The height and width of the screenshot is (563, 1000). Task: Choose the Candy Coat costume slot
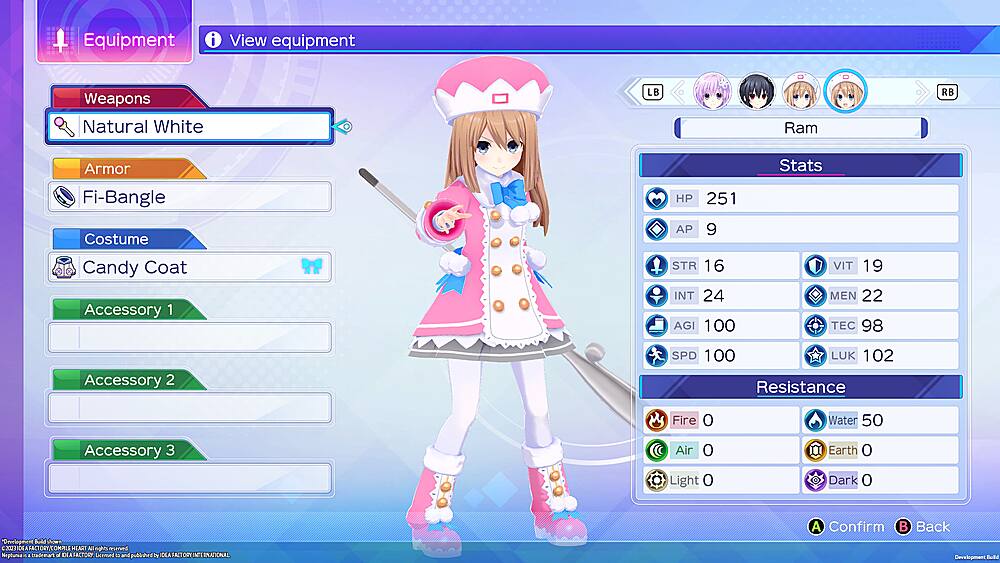point(189,267)
